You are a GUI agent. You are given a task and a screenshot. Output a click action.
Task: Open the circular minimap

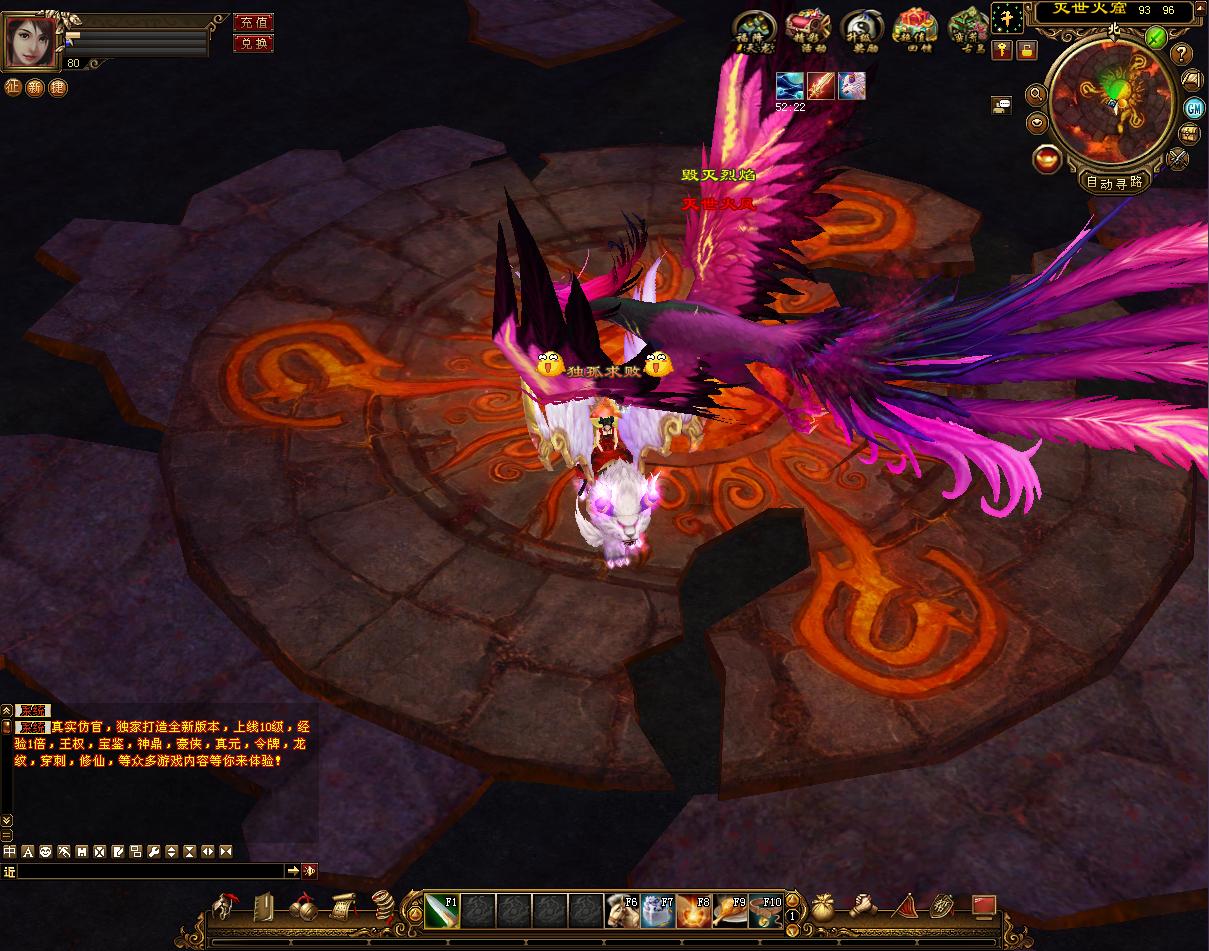click(x=1113, y=100)
